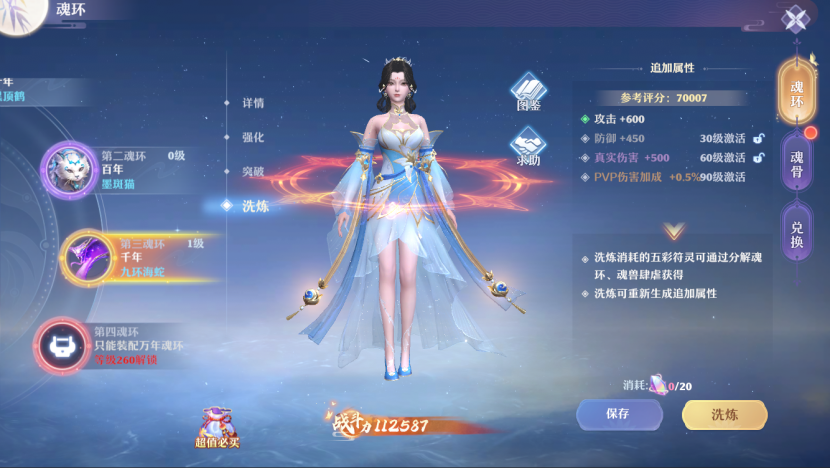Toggle the lock beside 真实伤害 +500
This screenshot has height=468, width=831.
pyautogui.click(x=759, y=158)
